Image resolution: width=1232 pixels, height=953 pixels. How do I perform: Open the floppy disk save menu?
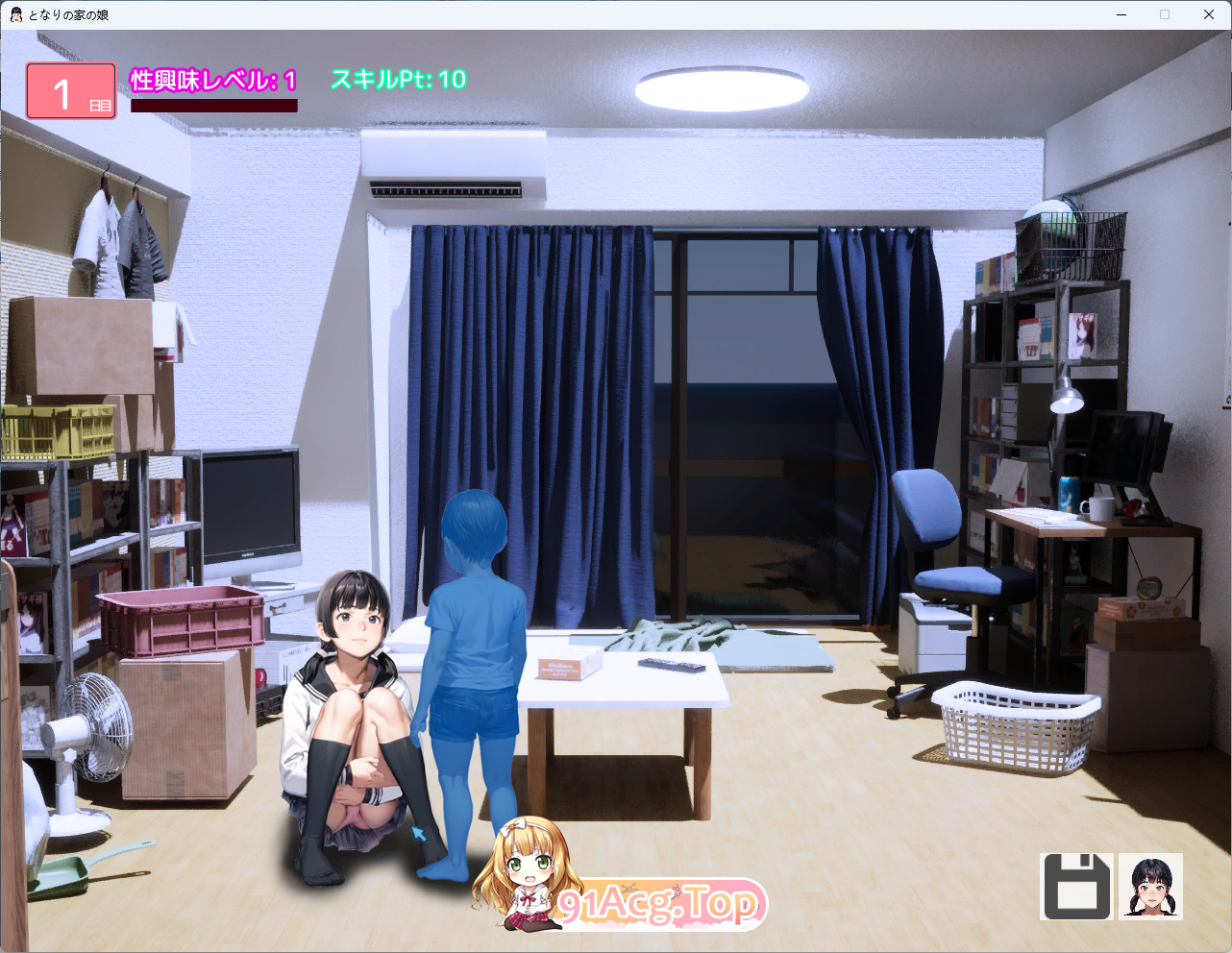click(x=1076, y=887)
